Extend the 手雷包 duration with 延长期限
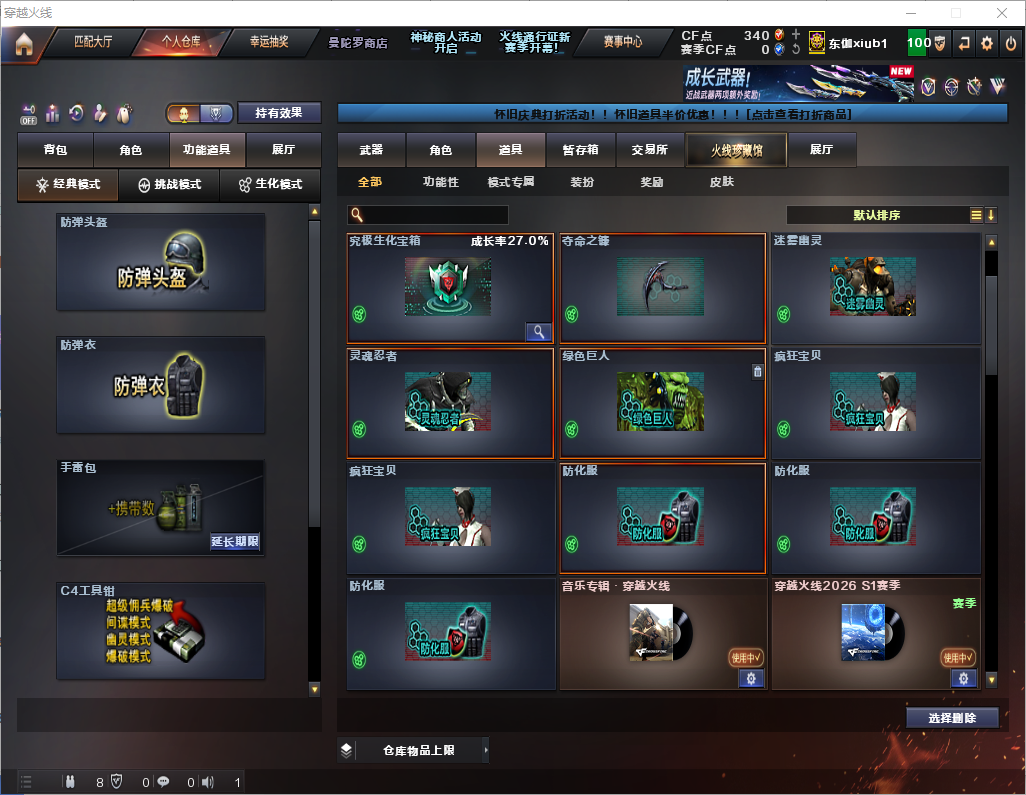This screenshot has width=1026, height=795. [x=235, y=542]
